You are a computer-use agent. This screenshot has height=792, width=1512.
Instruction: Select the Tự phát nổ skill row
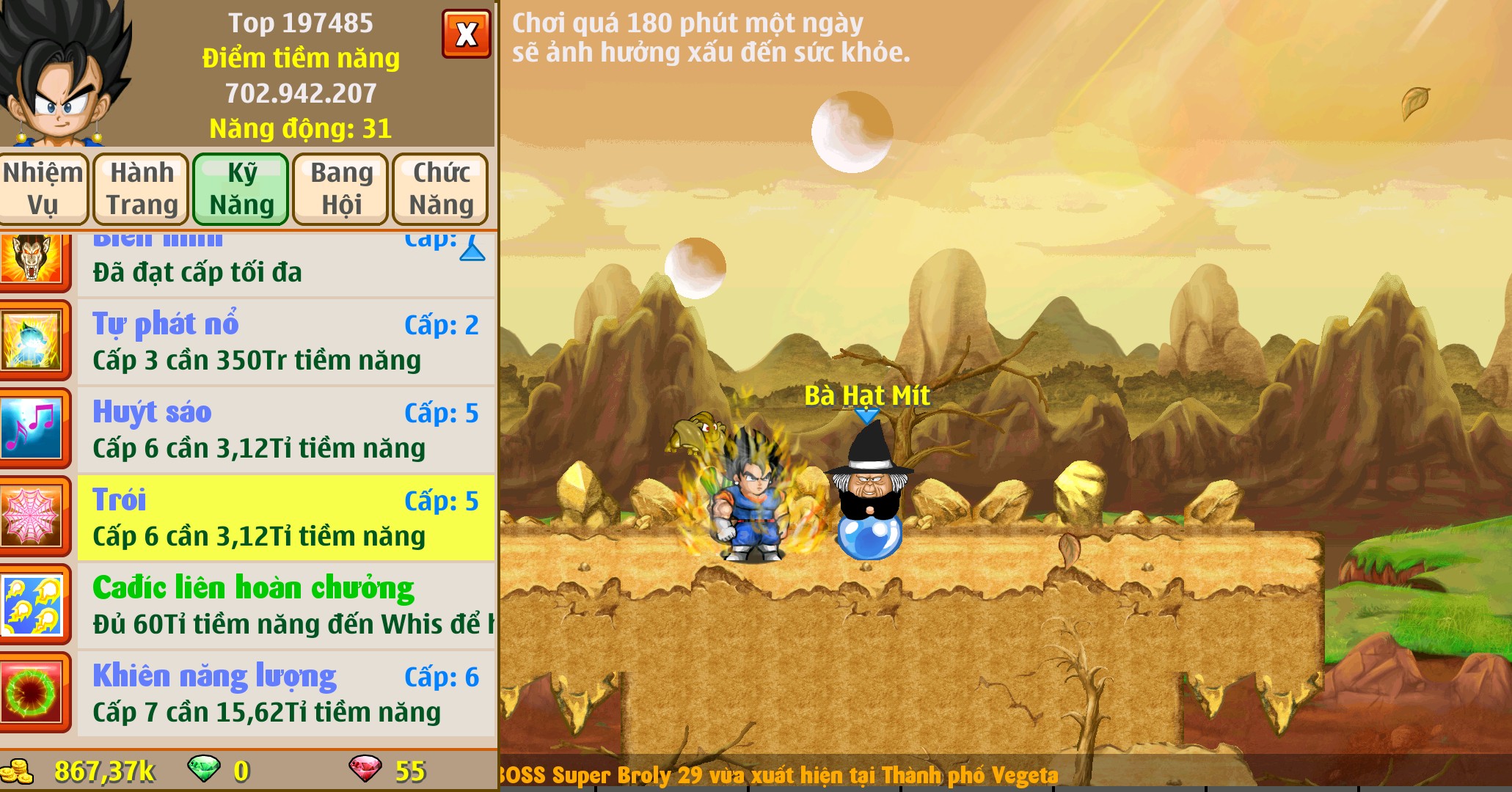tap(286, 342)
